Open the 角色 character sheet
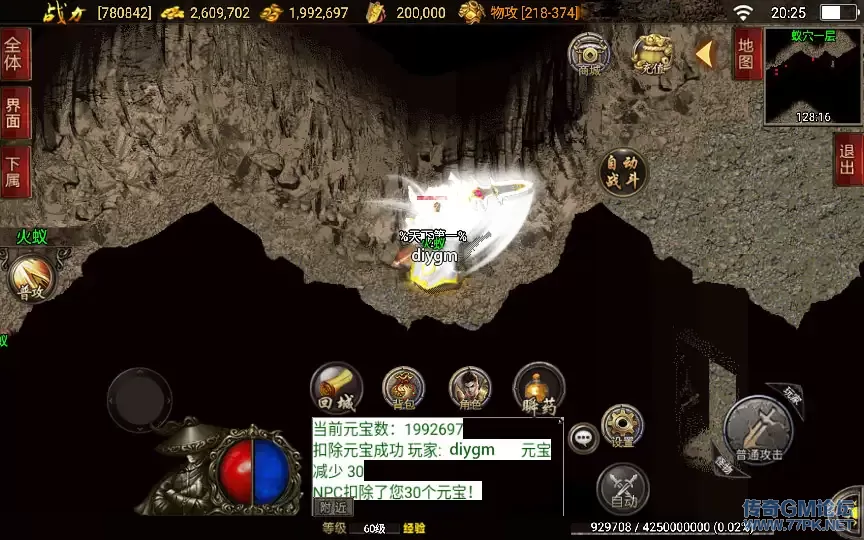 (470, 389)
